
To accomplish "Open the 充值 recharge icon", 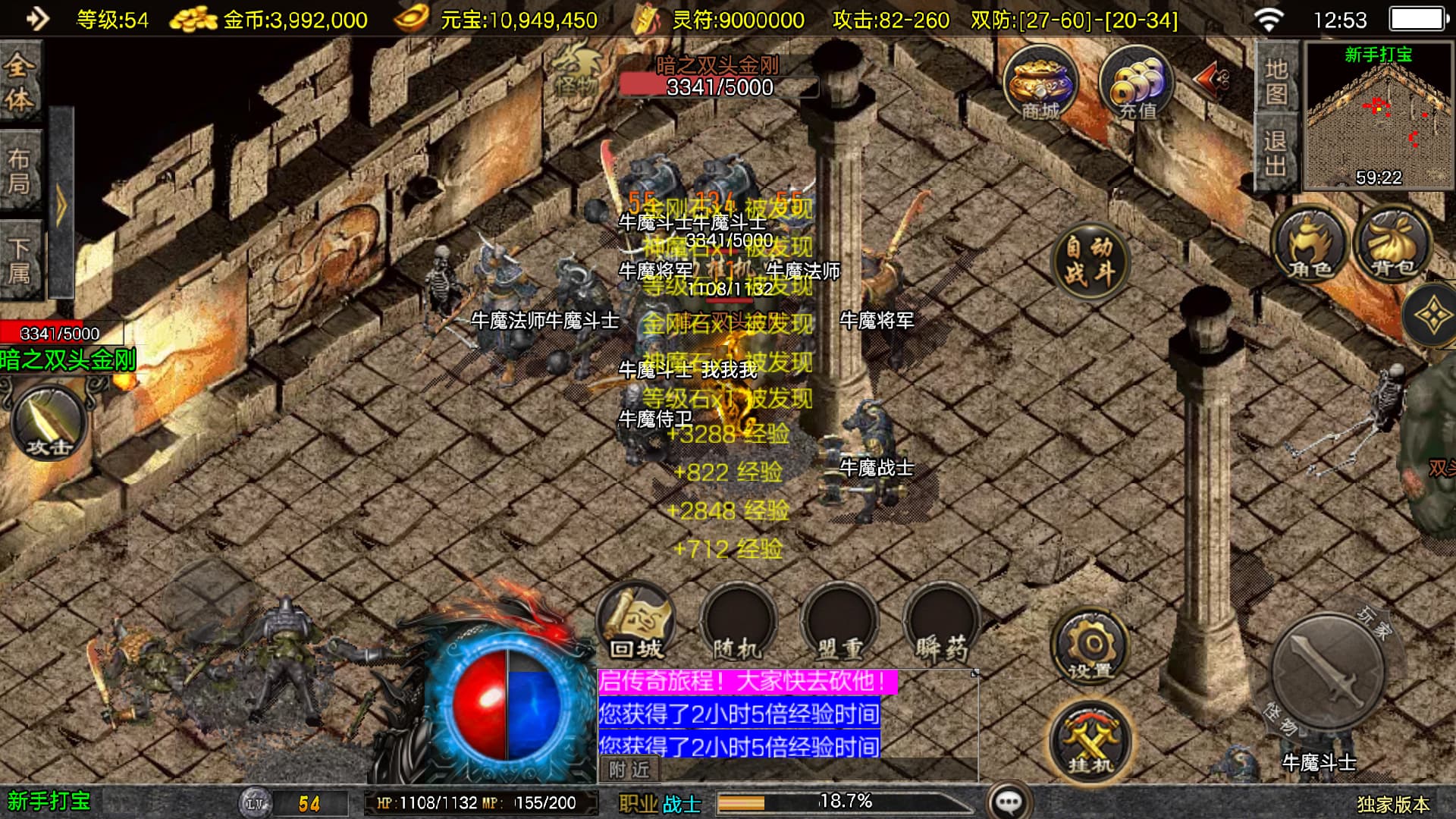I will [1136, 83].
